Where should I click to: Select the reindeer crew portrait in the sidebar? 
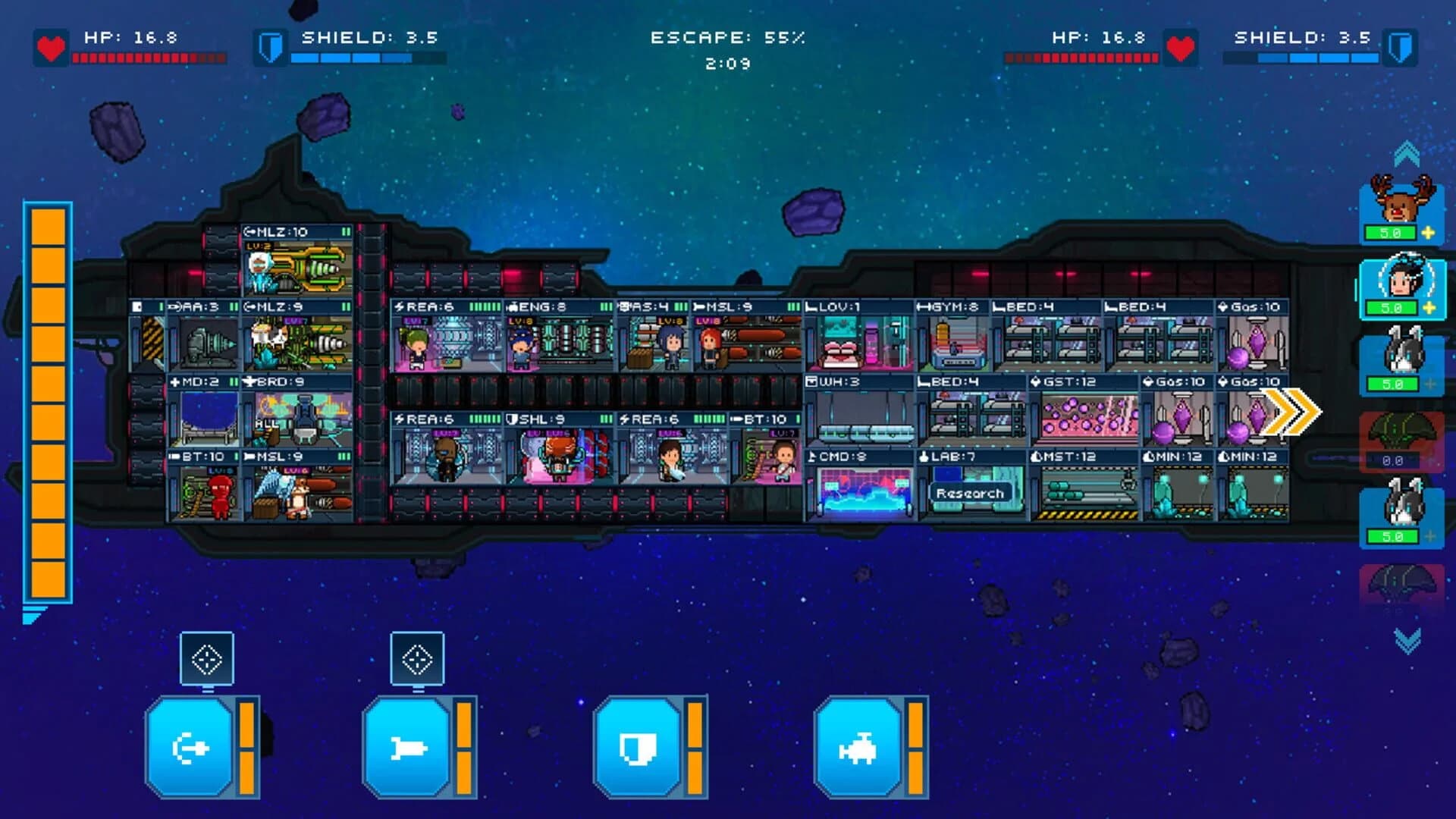coord(1399,199)
